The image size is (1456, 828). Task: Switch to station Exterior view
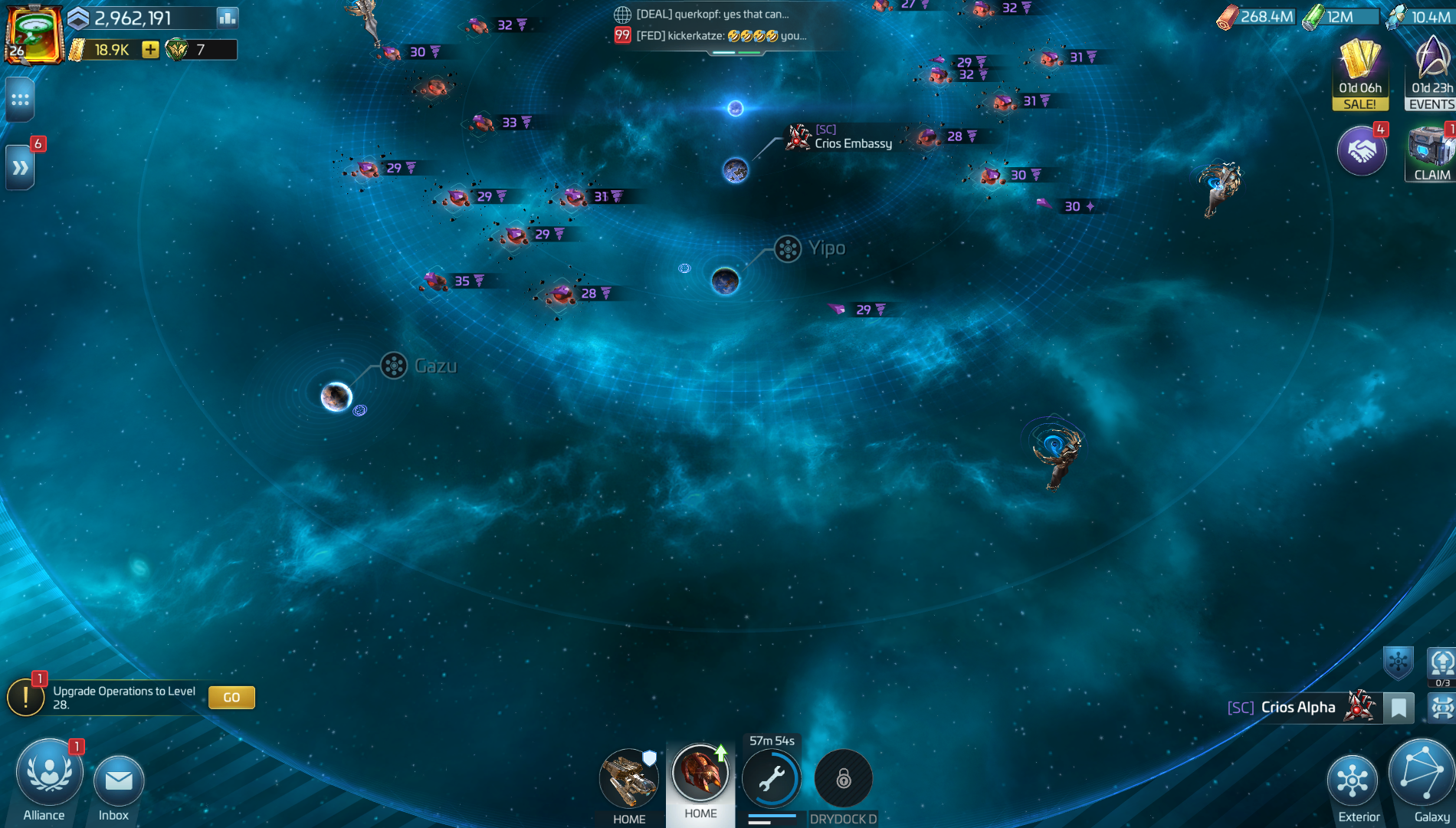pos(1353,782)
